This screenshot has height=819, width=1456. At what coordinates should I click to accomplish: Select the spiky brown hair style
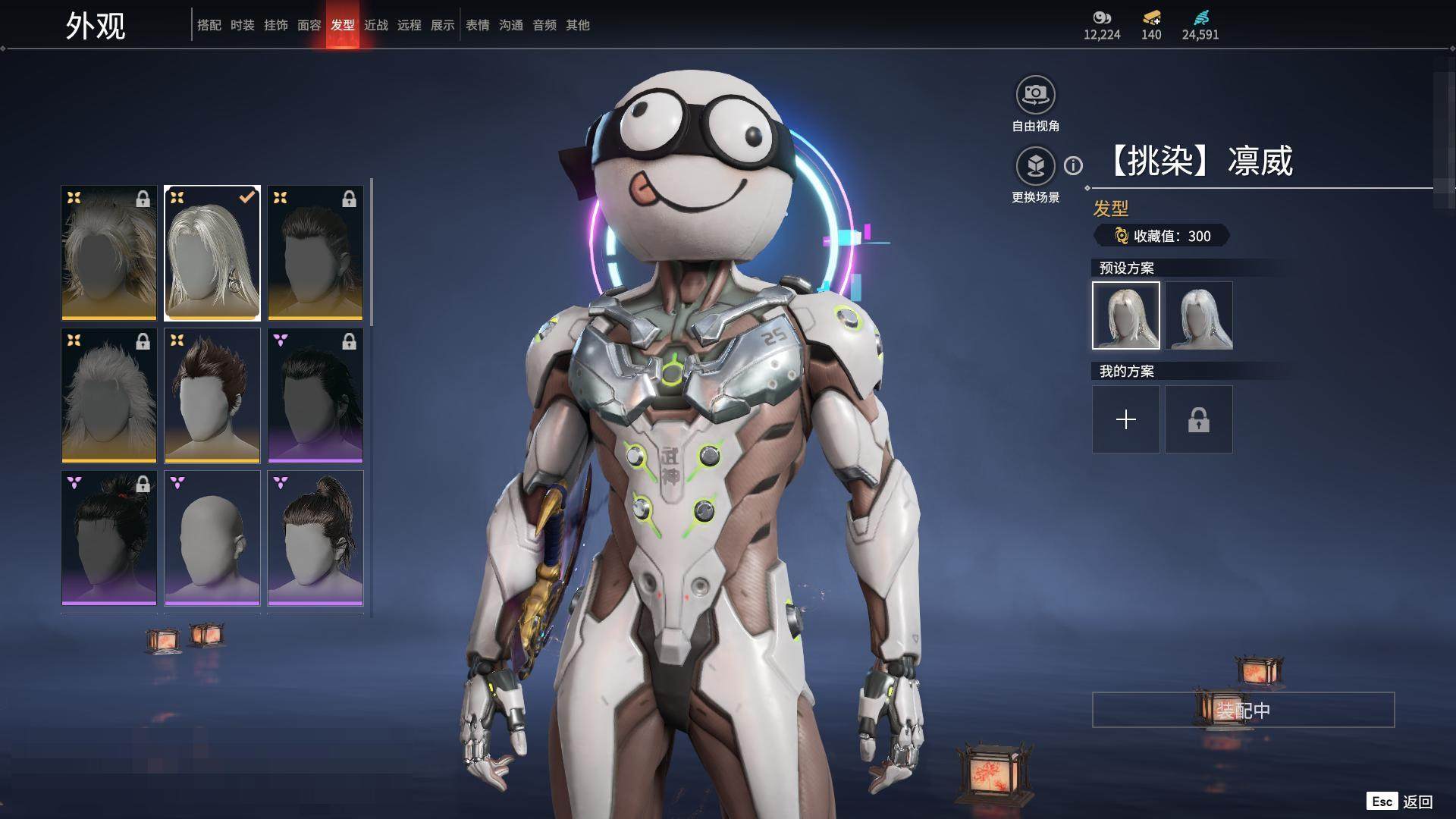[x=212, y=395]
